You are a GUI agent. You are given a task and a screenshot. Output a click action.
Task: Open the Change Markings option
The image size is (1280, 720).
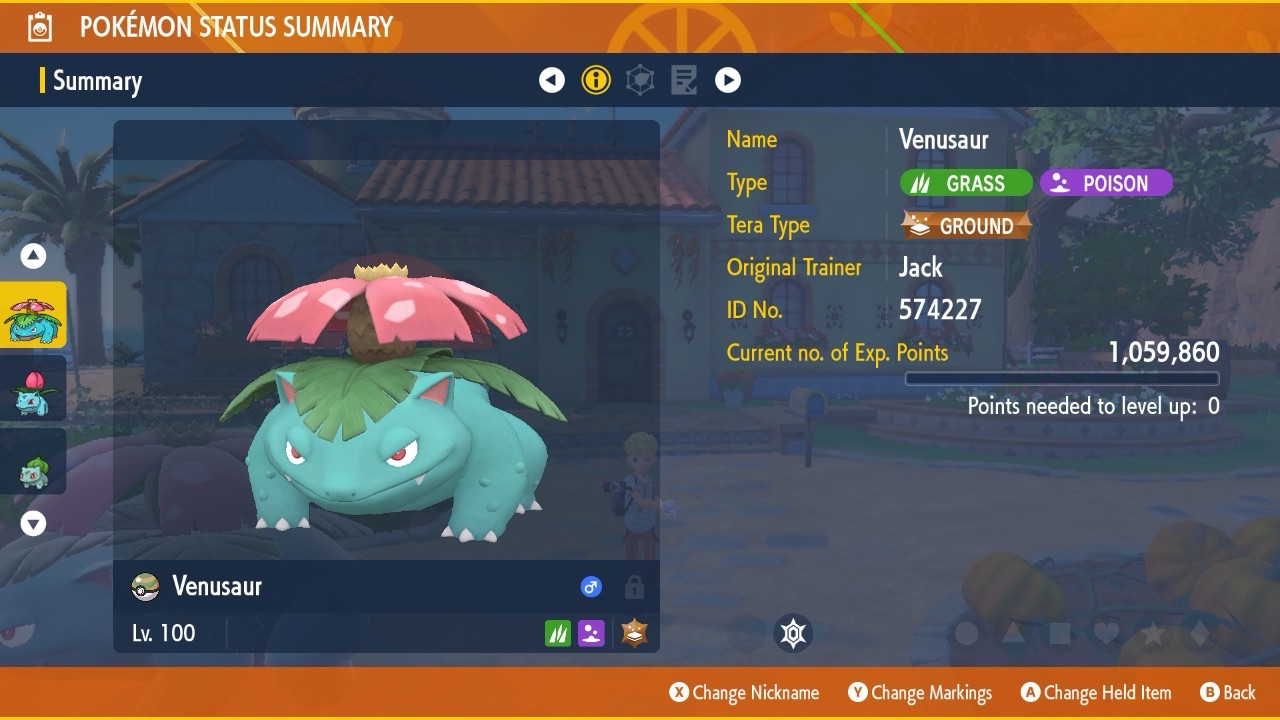(x=920, y=692)
